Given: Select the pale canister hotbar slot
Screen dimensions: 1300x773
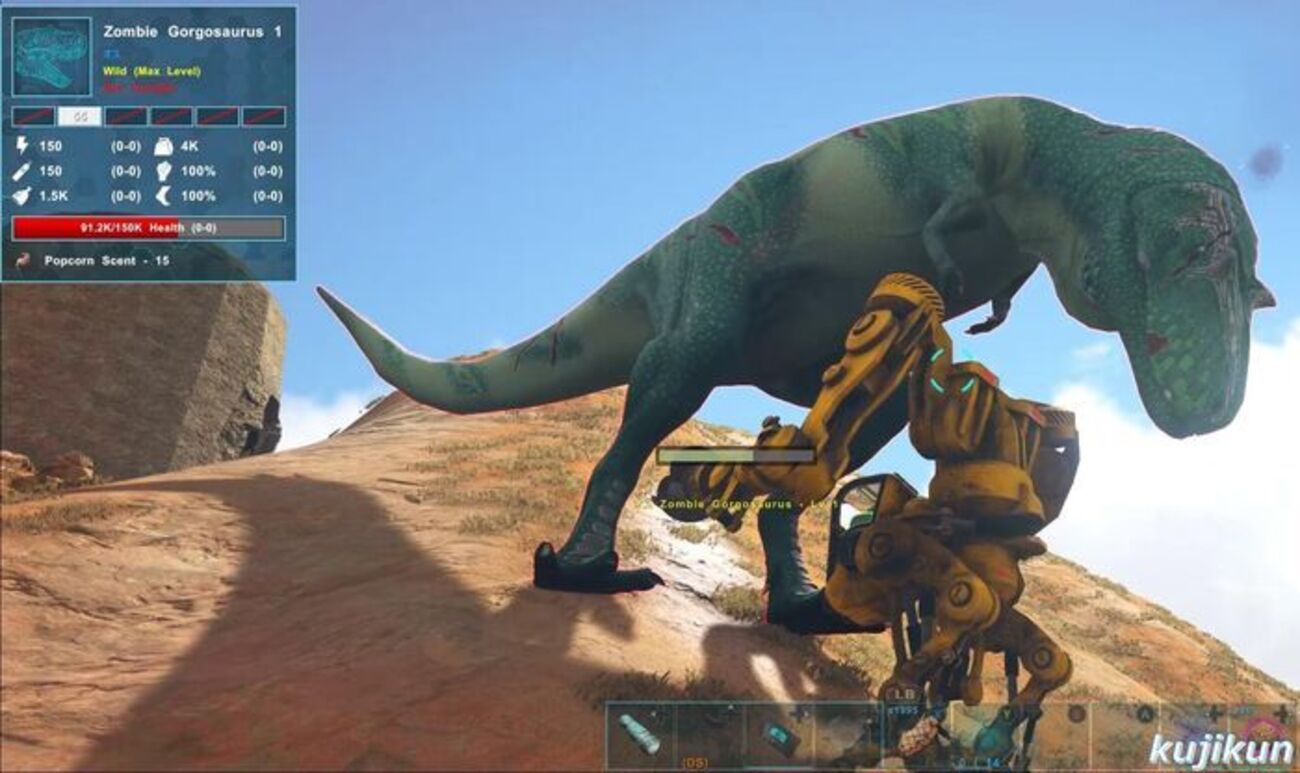Looking at the screenshot, I should tap(640, 735).
